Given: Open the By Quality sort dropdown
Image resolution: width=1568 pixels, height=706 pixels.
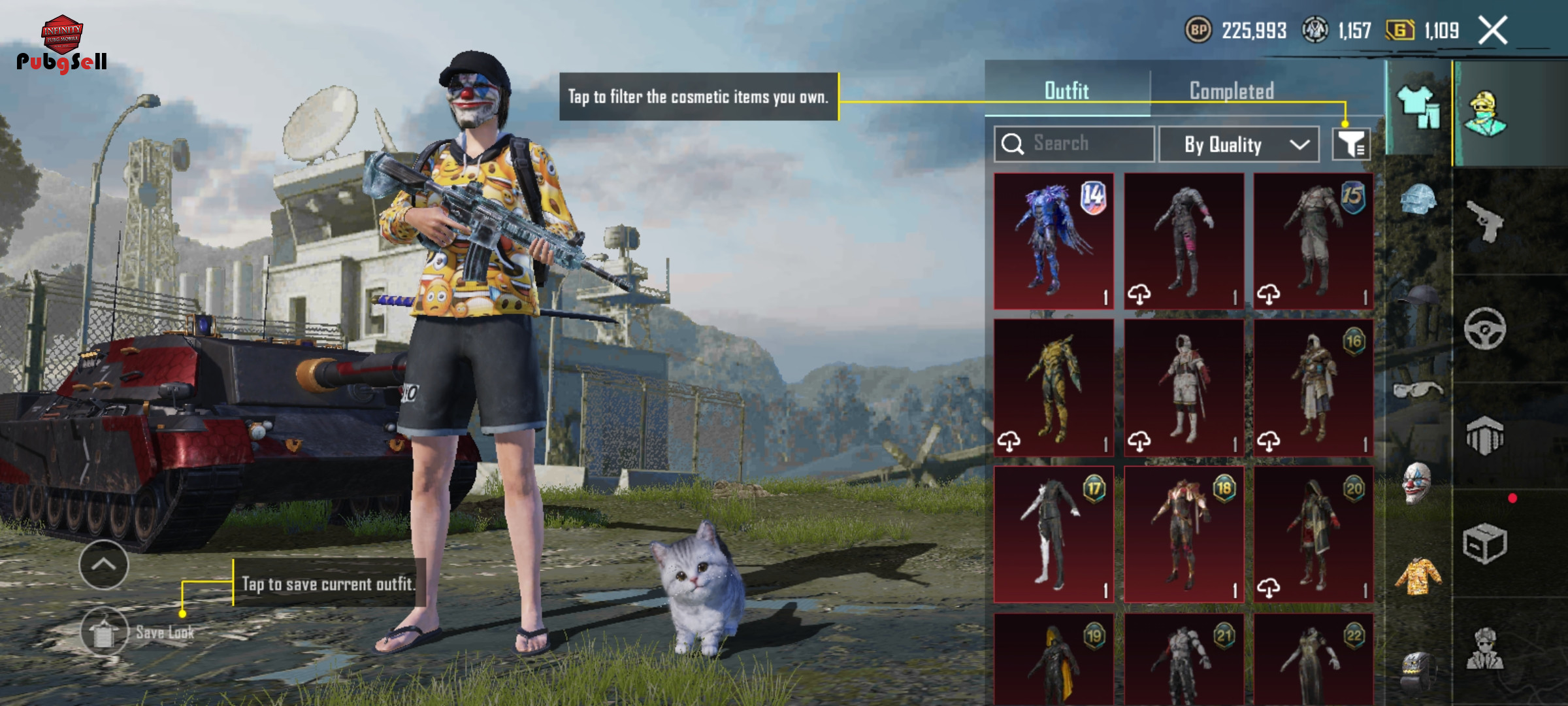Looking at the screenshot, I should [x=1239, y=144].
